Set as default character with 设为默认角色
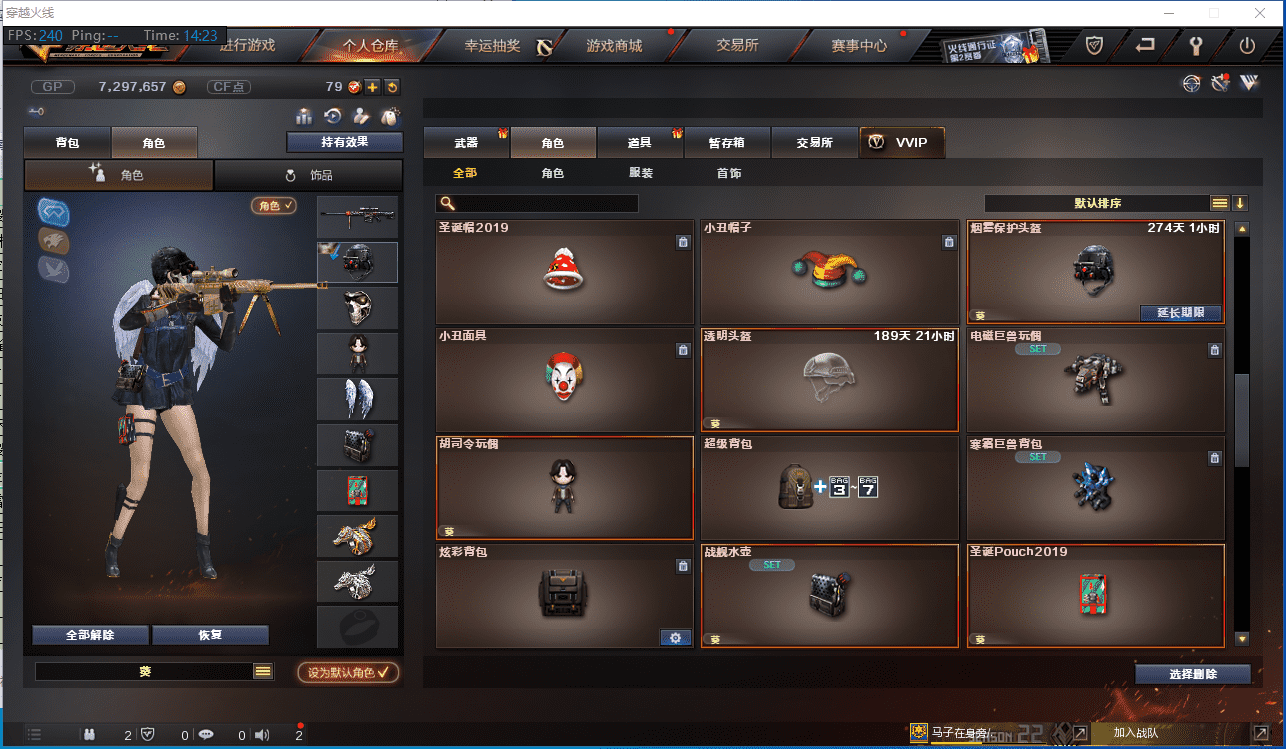This screenshot has width=1286, height=749. [348, 673]
